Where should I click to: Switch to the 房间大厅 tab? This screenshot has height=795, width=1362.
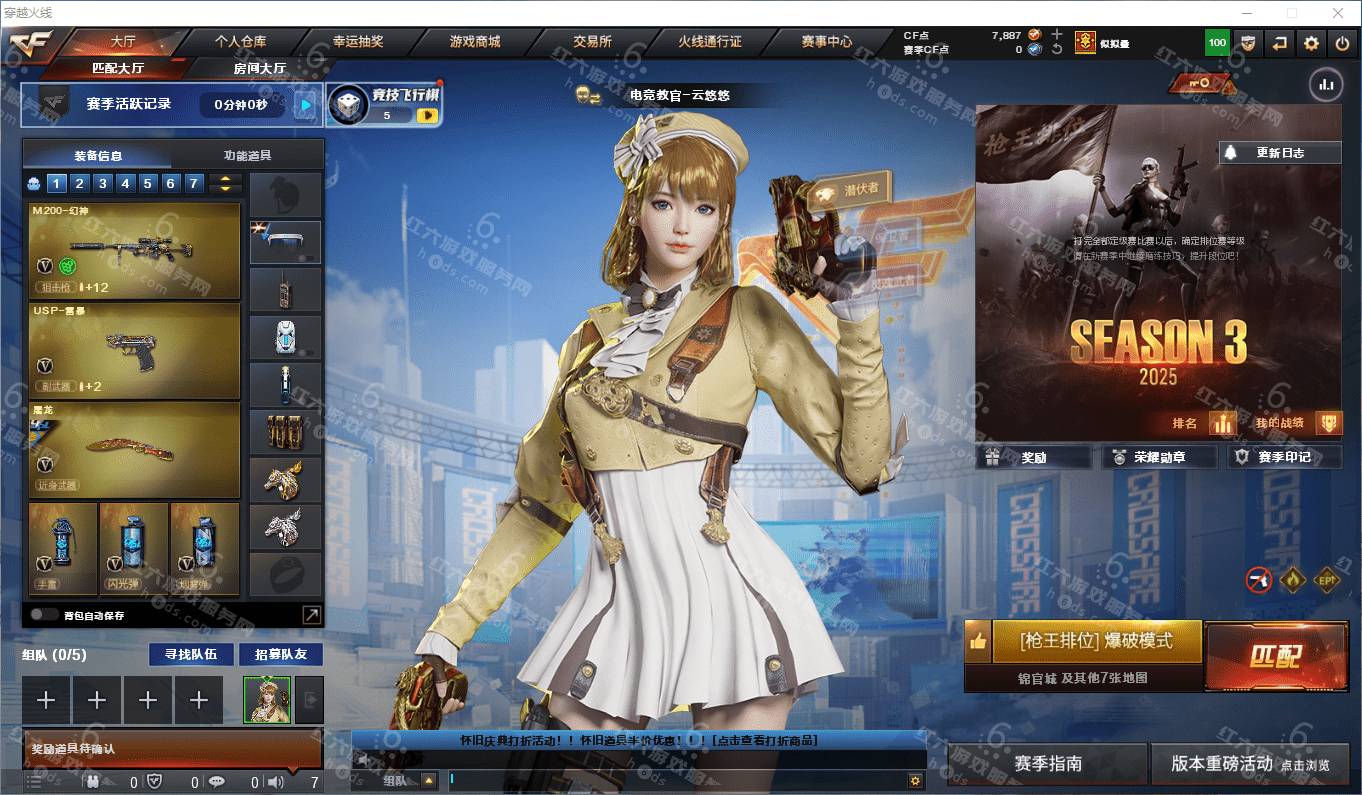260,68
